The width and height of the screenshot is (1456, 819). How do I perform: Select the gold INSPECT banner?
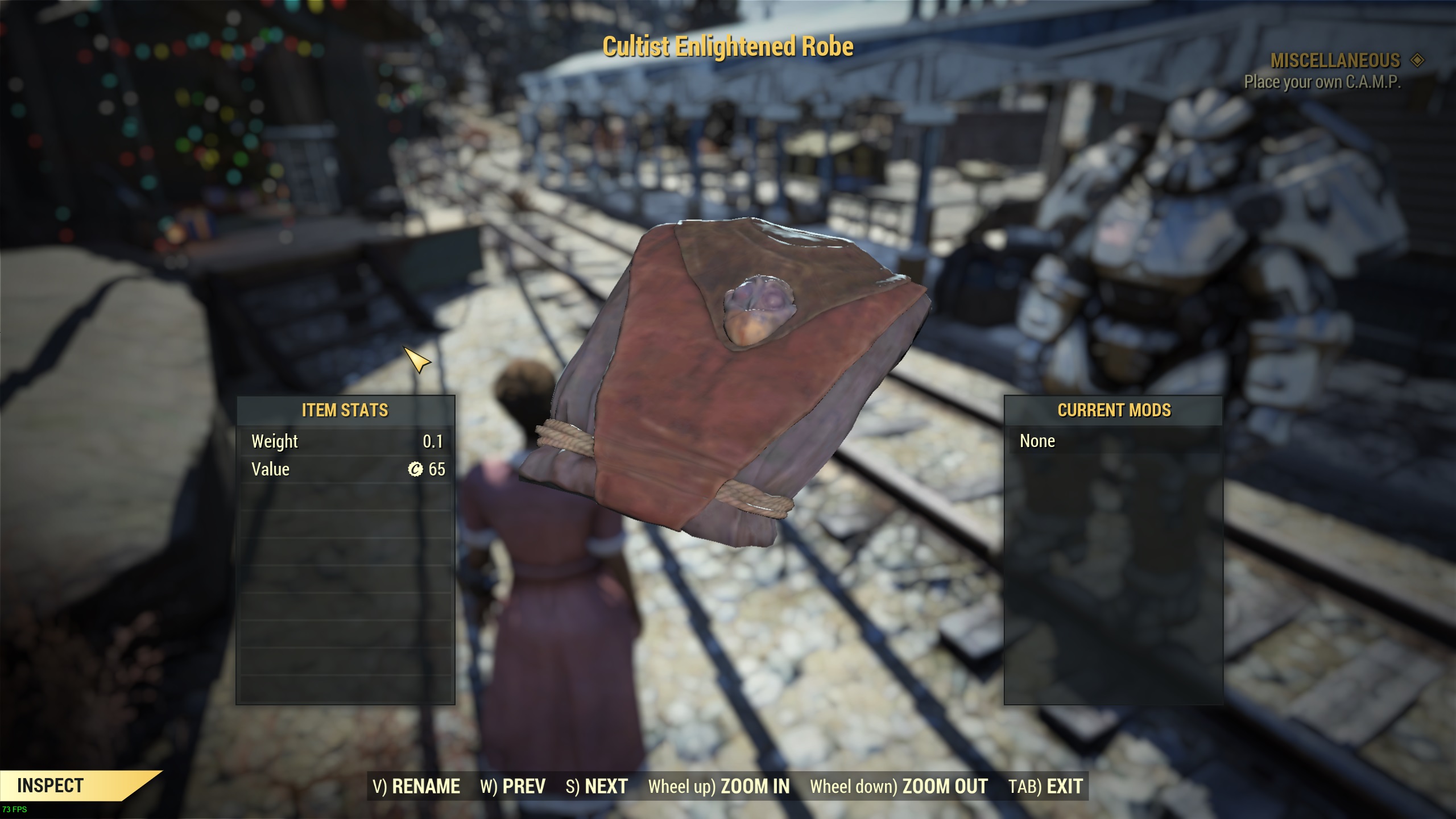click(x=51, y=784)
